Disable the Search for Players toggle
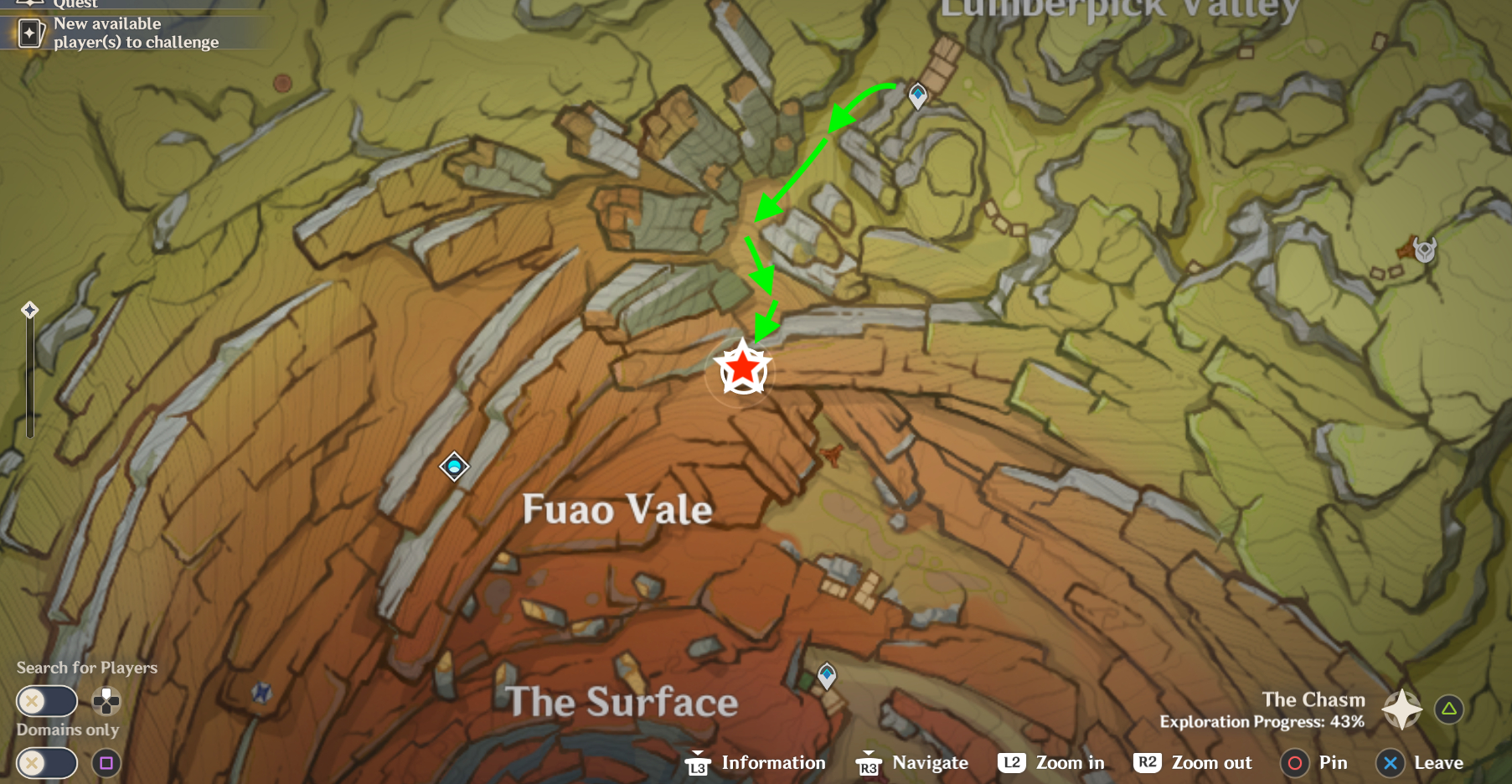1512x784 pixels. pyautogui.click(x=47, y=701)
